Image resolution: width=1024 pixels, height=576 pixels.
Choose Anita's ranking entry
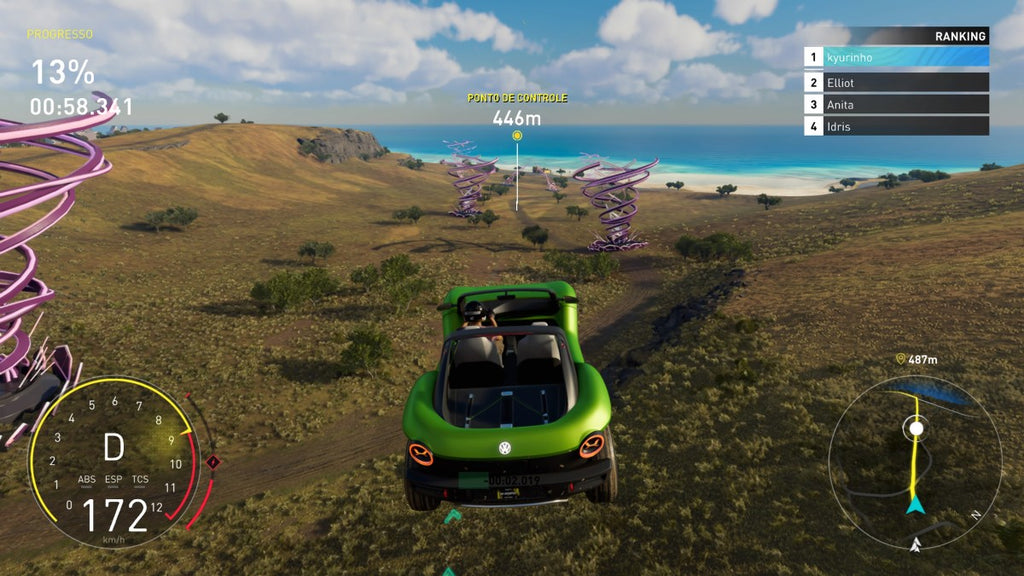(x=896, y=104)
